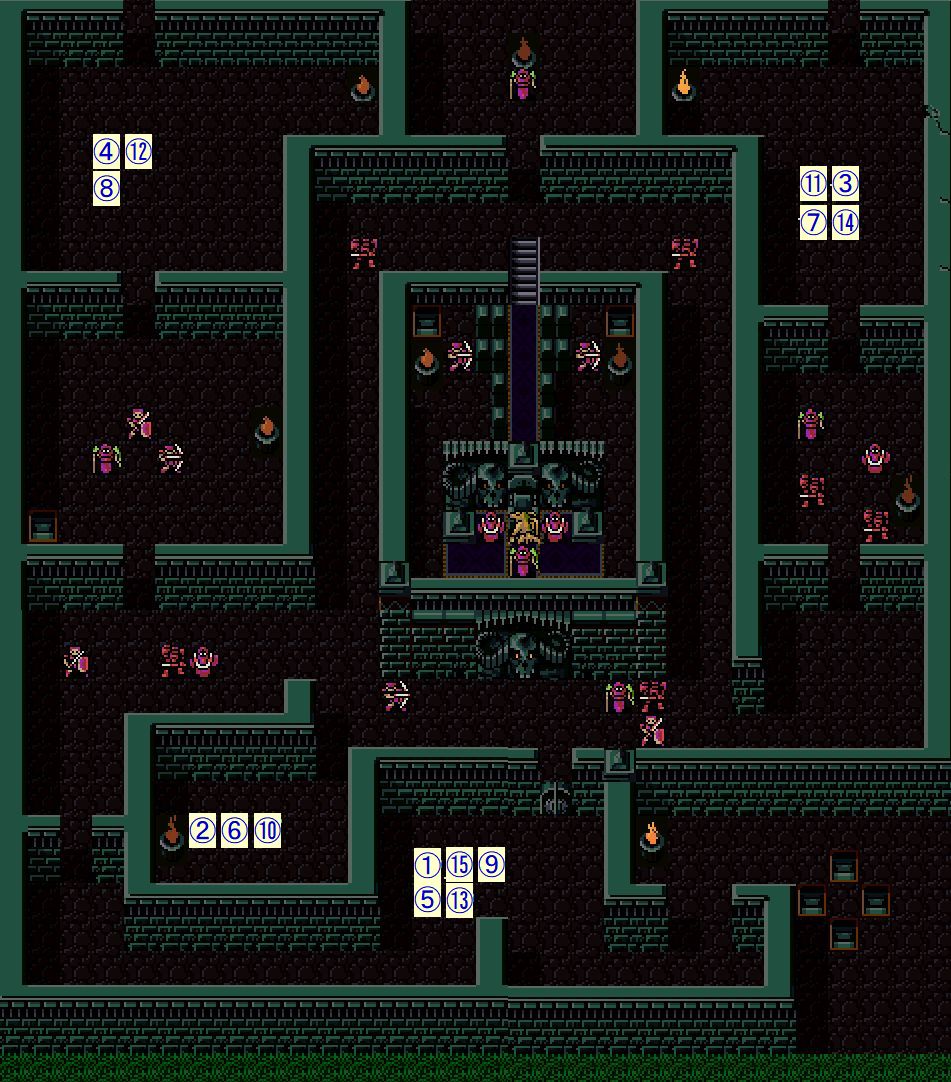Select deployment slot number 9
Viewport: 951px width, 1082px height.
click(491, 865)
